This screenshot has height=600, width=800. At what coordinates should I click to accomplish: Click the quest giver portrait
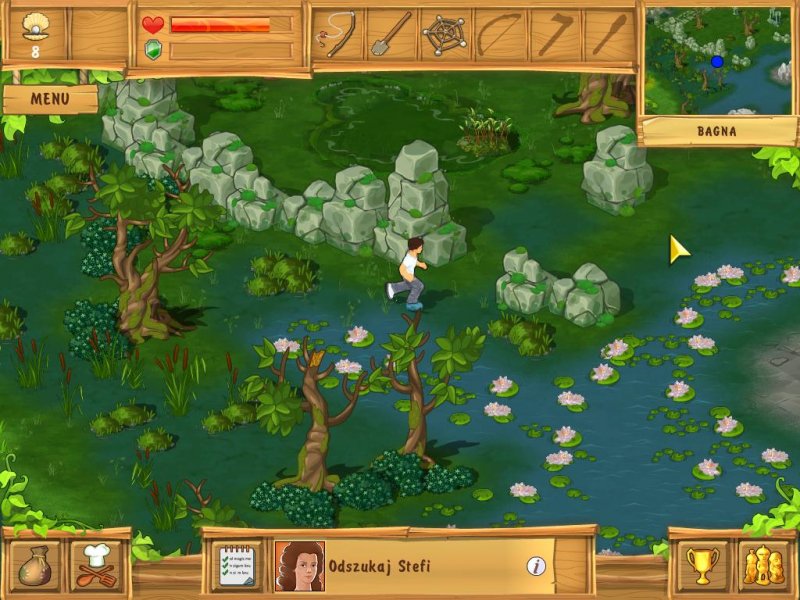[299, 566]
